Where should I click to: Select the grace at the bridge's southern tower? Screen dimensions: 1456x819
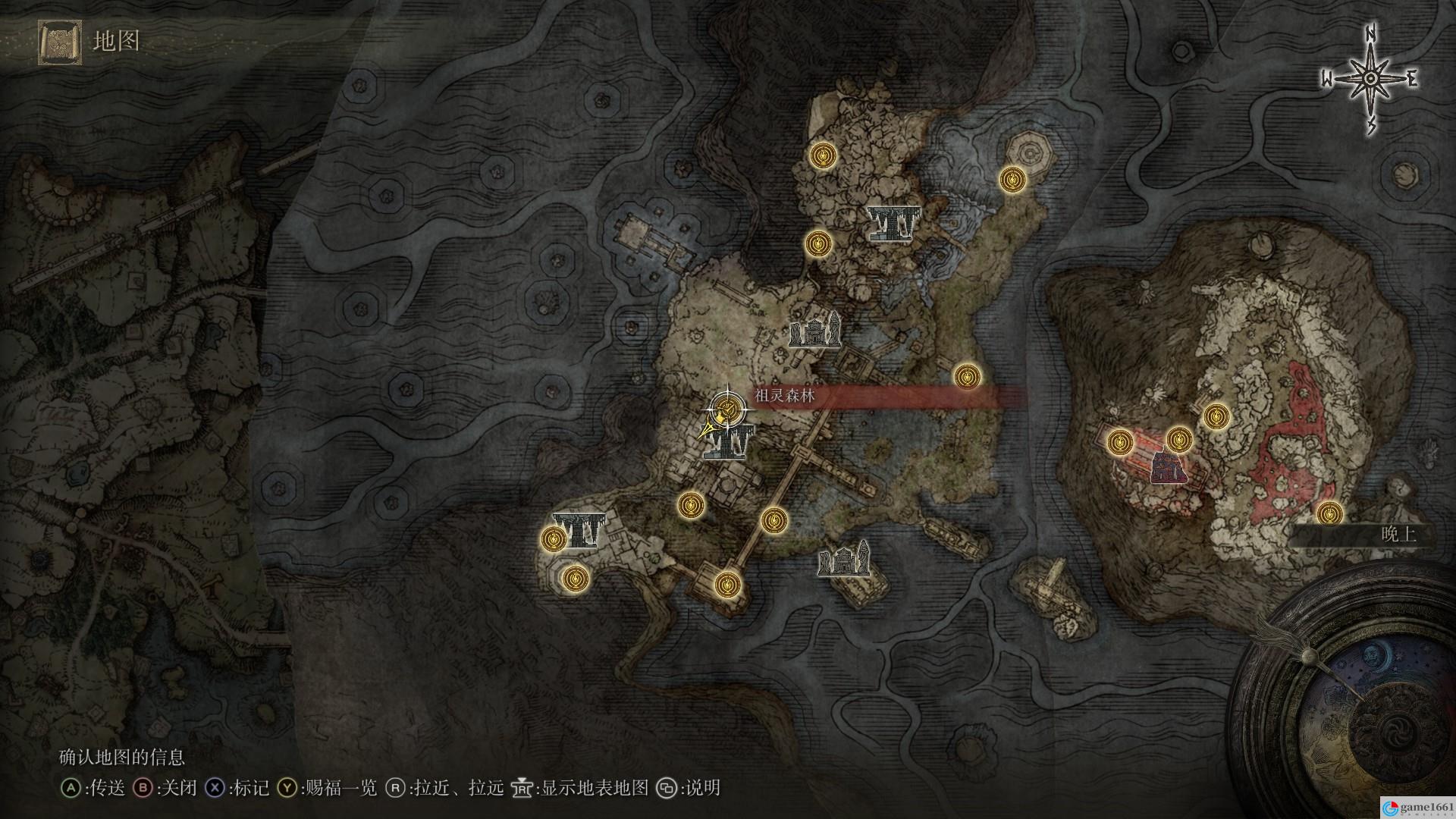pos(727,583)
